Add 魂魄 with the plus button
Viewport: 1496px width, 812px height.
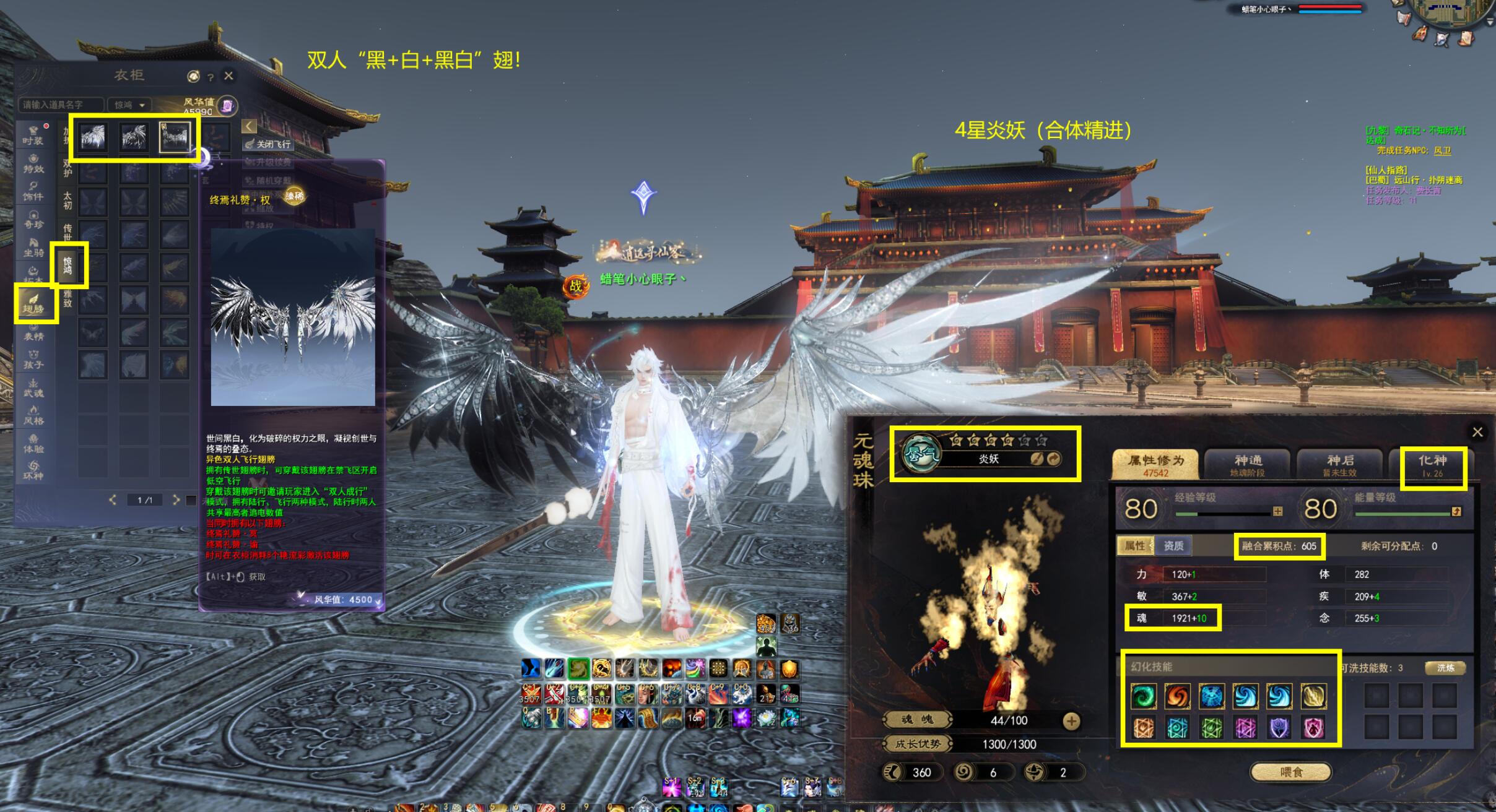tap(1071, 720)
